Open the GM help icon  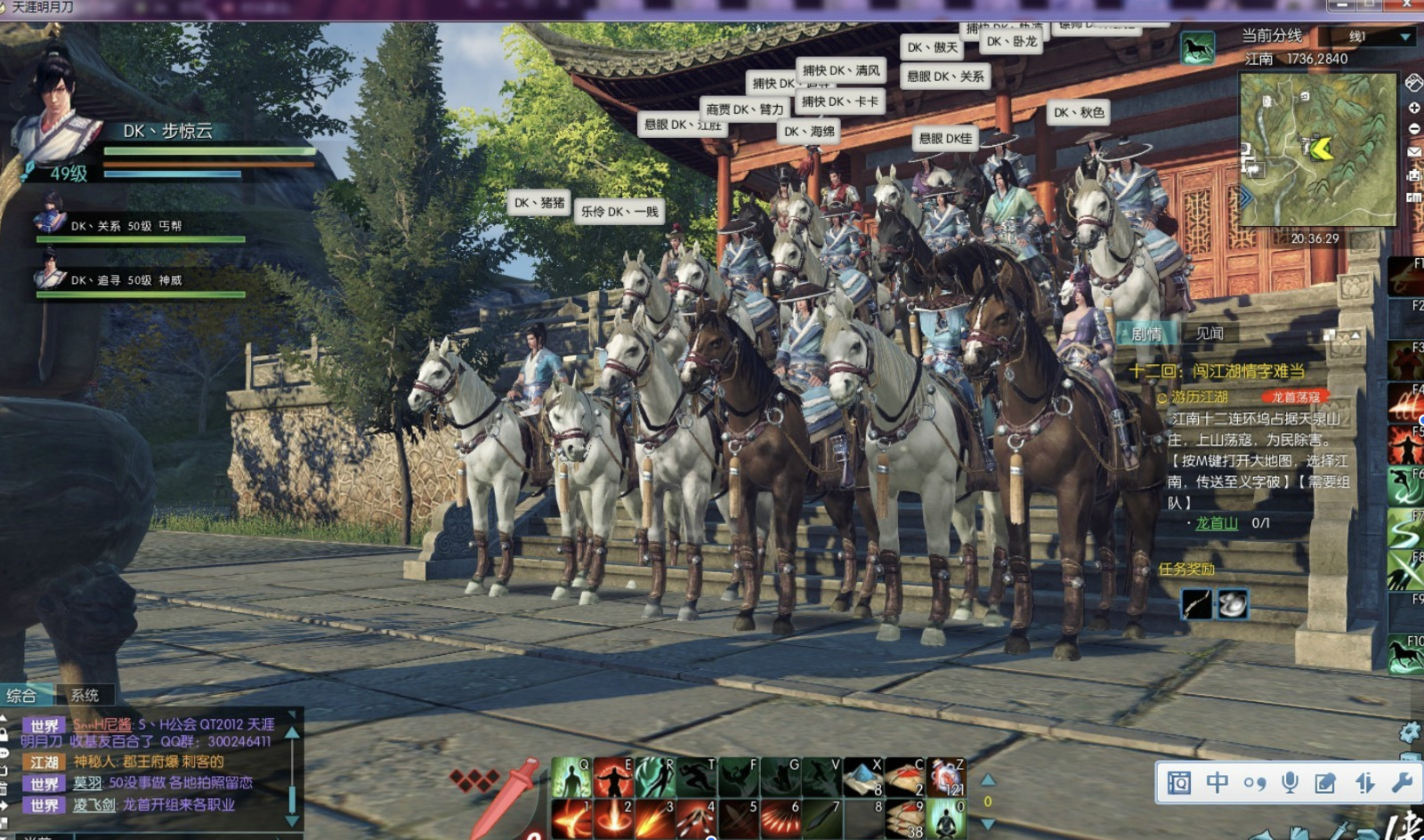[1413, 198]
